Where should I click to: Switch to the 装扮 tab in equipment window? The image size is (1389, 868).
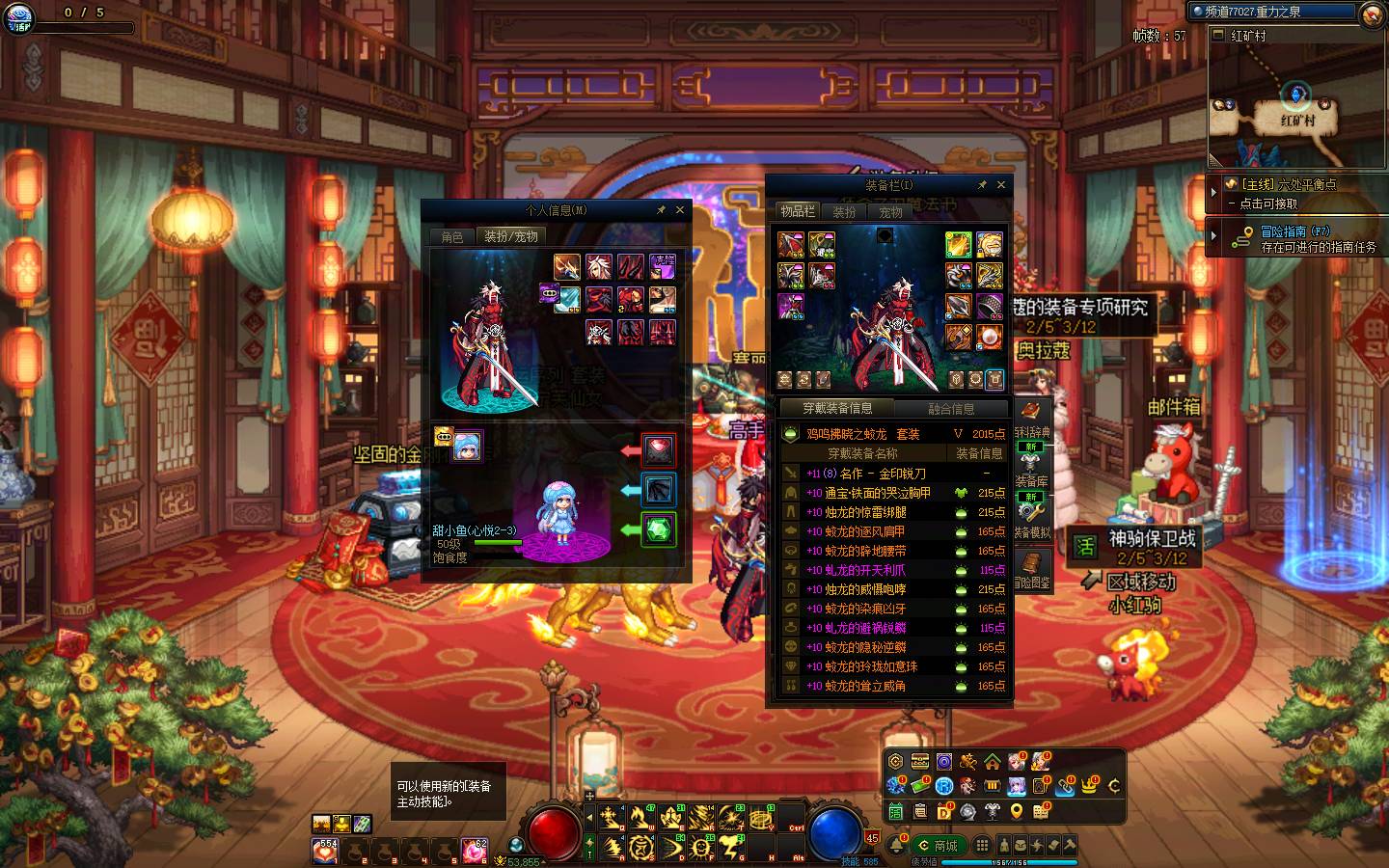[x=844, y=211]
